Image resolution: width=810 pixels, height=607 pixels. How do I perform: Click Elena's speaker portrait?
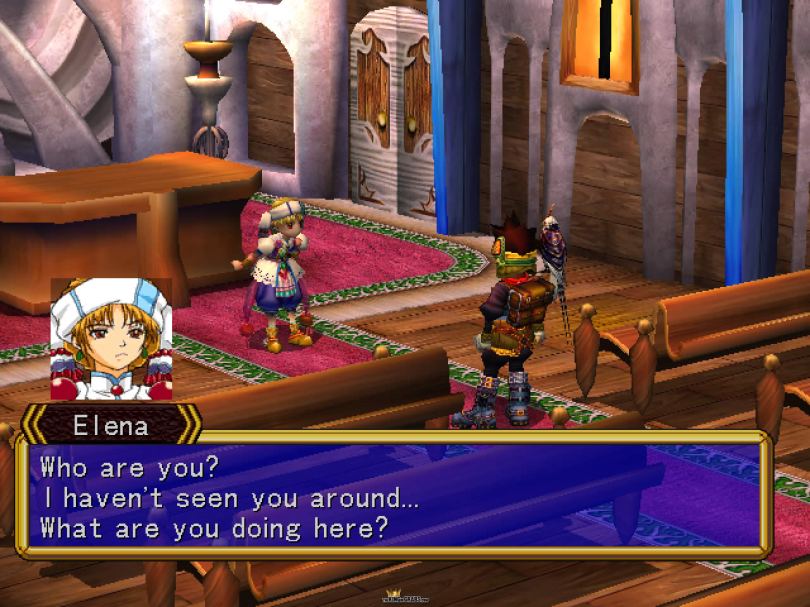111,339
